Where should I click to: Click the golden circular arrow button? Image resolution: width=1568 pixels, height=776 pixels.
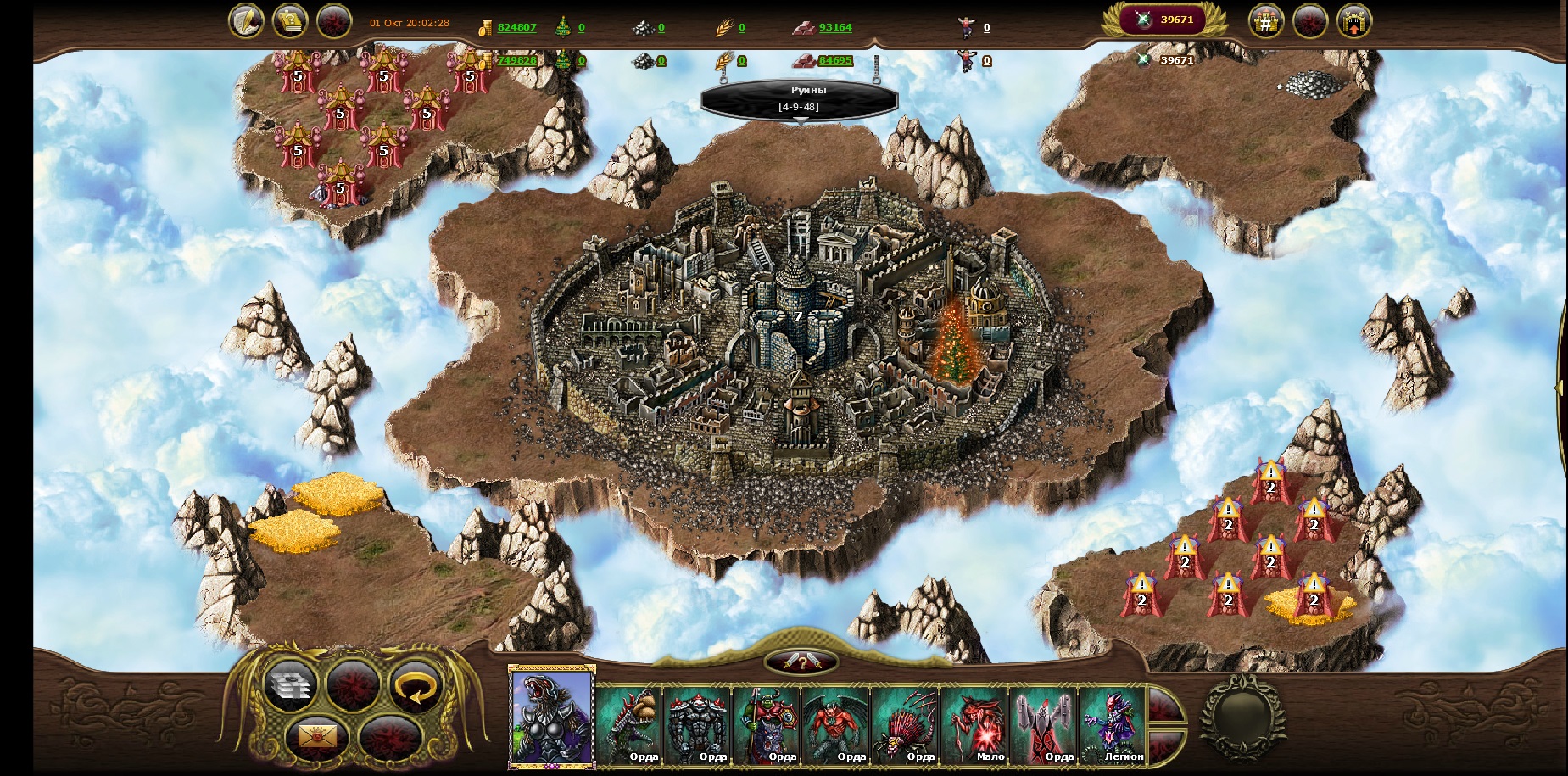416,685
